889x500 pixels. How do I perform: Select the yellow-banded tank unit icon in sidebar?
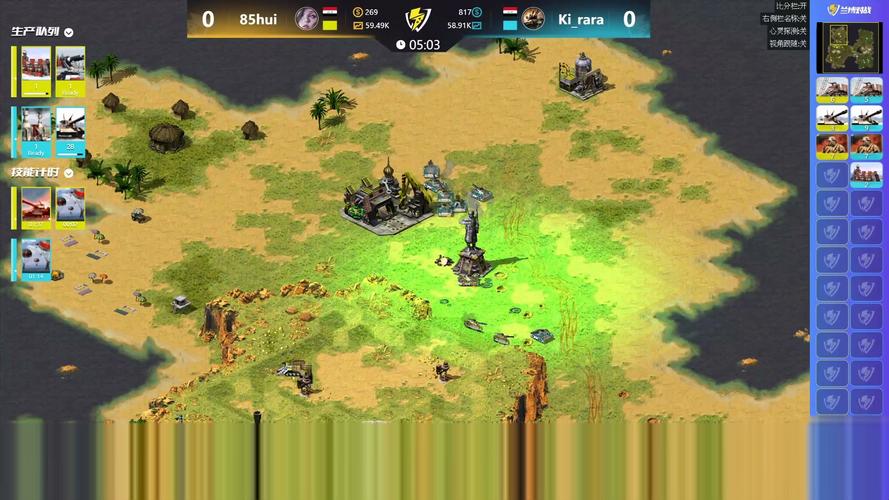(x=832, y=118)
